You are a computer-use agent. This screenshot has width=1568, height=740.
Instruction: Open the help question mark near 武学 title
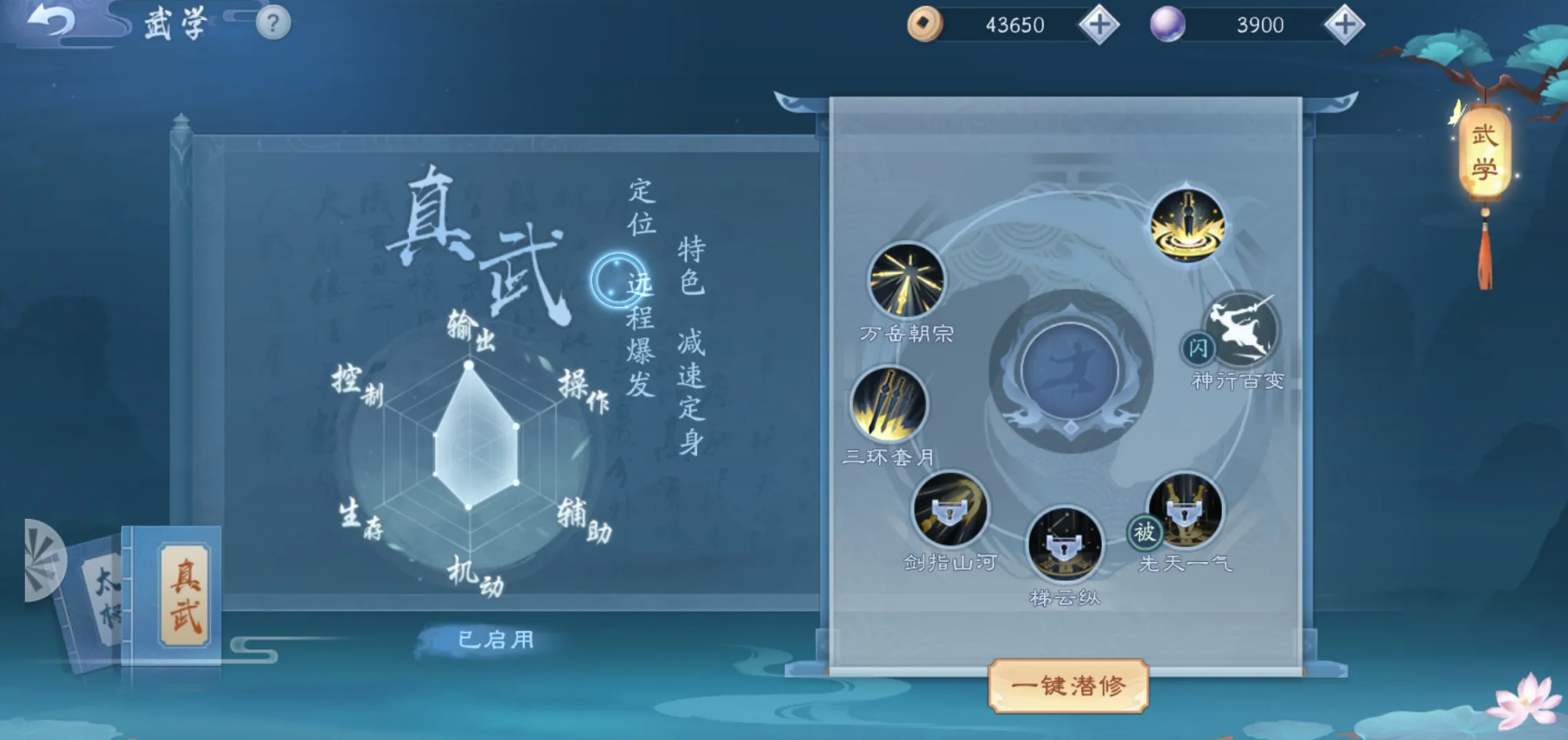[272, 22]
